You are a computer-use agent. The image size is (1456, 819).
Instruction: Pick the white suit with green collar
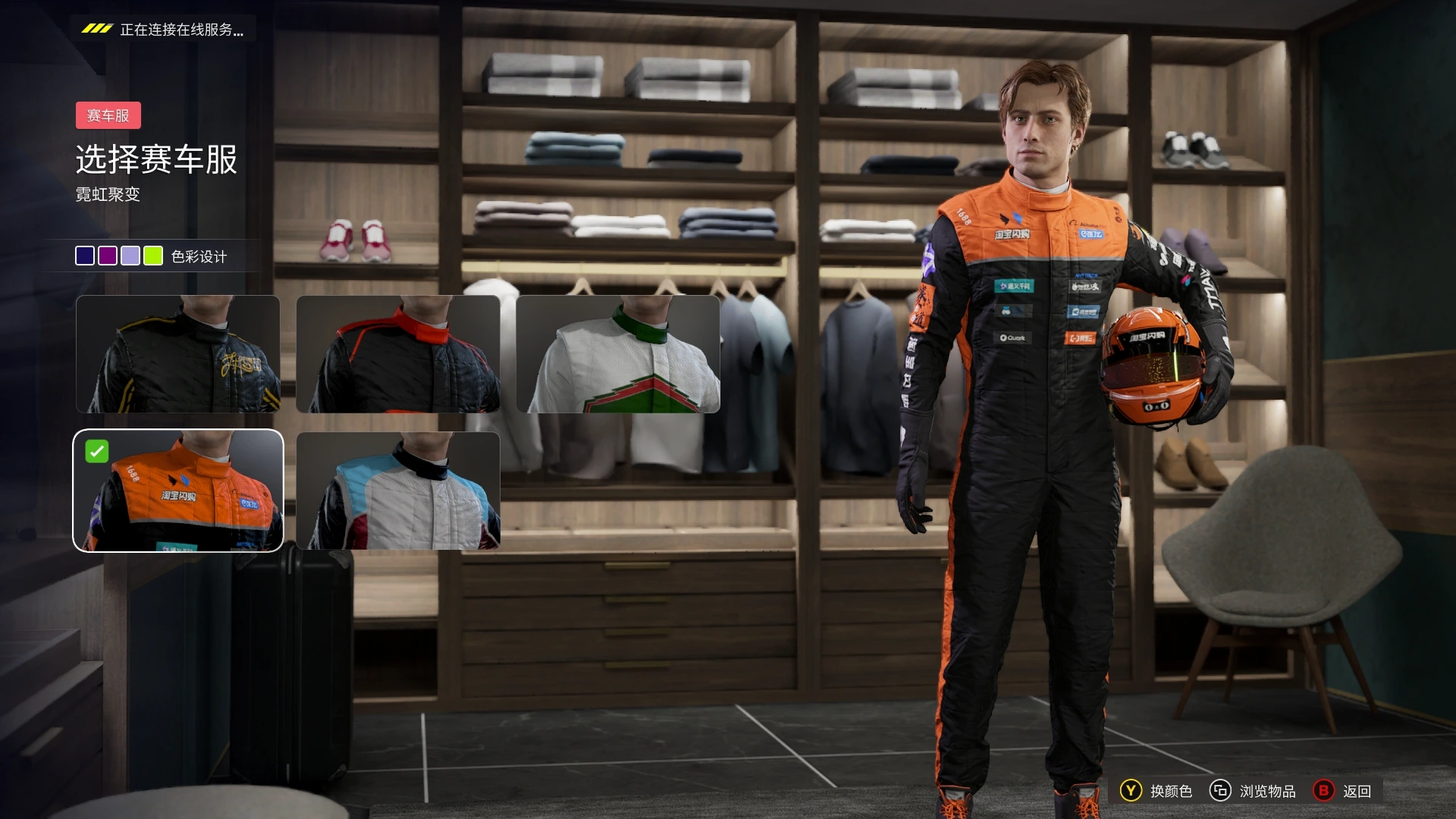pos(618,354)
